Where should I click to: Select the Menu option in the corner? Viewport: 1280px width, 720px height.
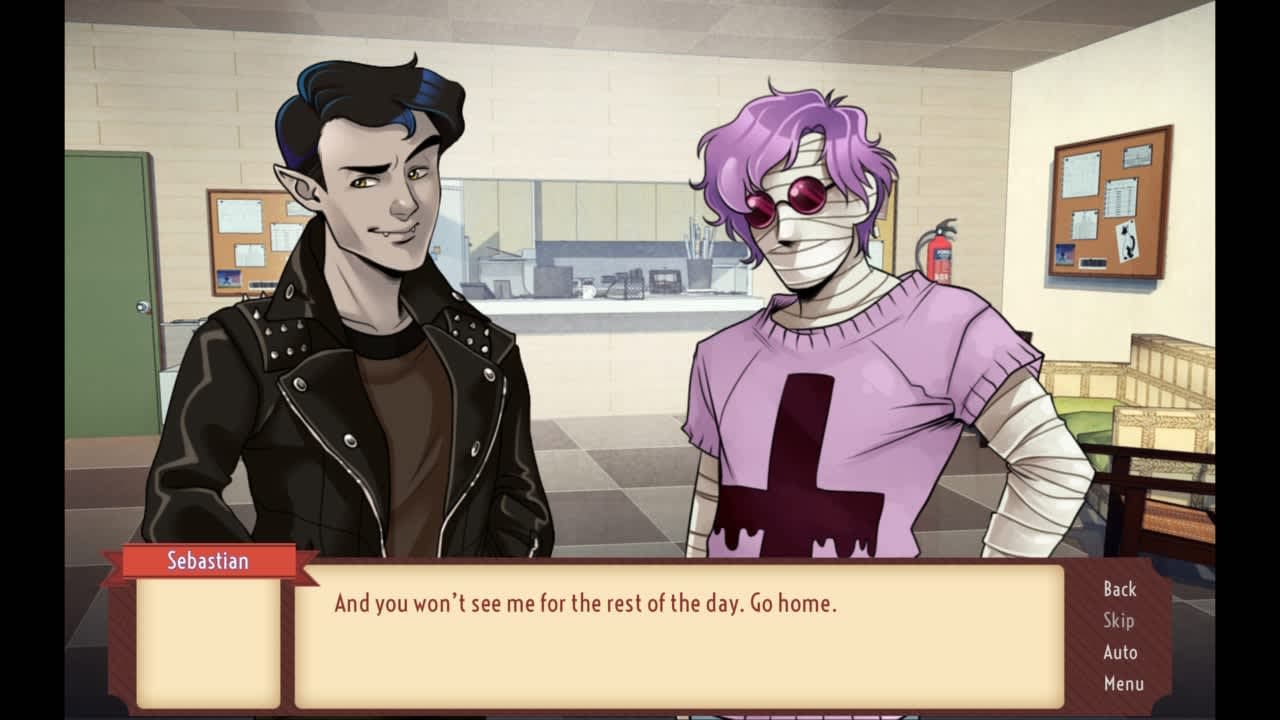click(x=1122, y=684)
